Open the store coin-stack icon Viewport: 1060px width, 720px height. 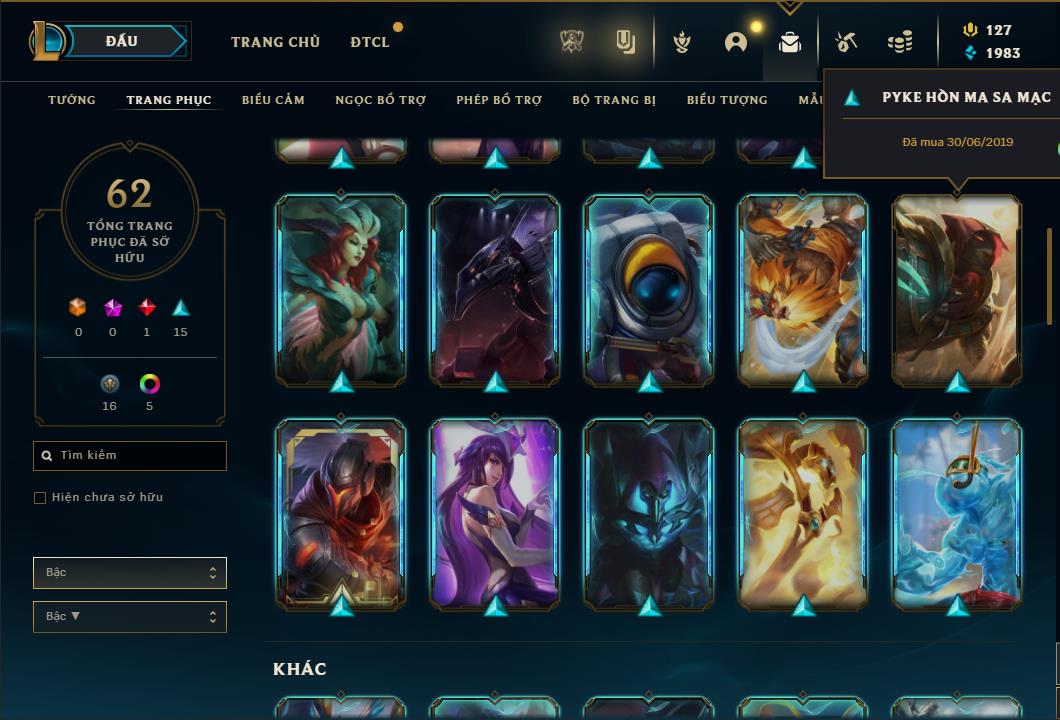(900, 42)
